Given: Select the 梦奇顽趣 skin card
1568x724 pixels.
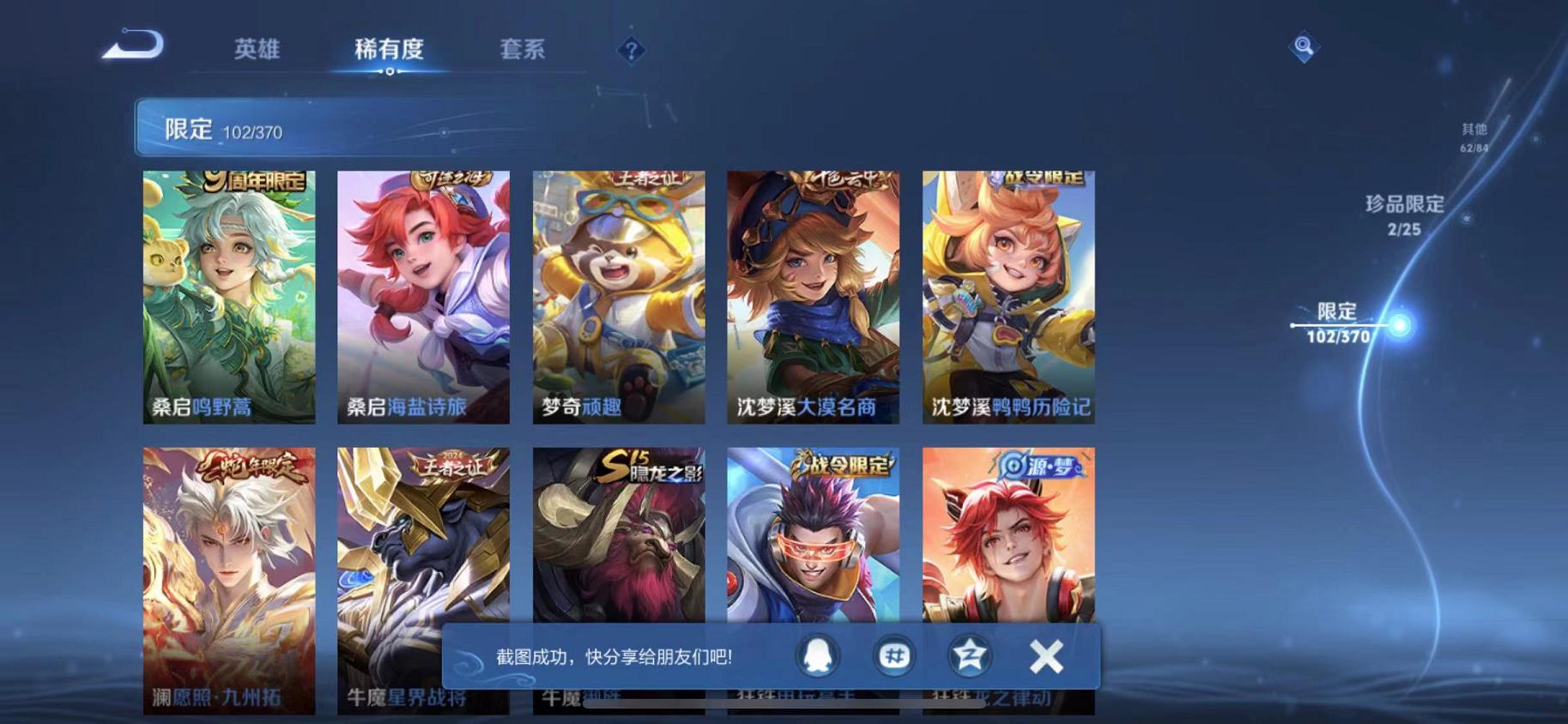Looking at the screenshot, I should pyautogui.click(x=616, y=296).
